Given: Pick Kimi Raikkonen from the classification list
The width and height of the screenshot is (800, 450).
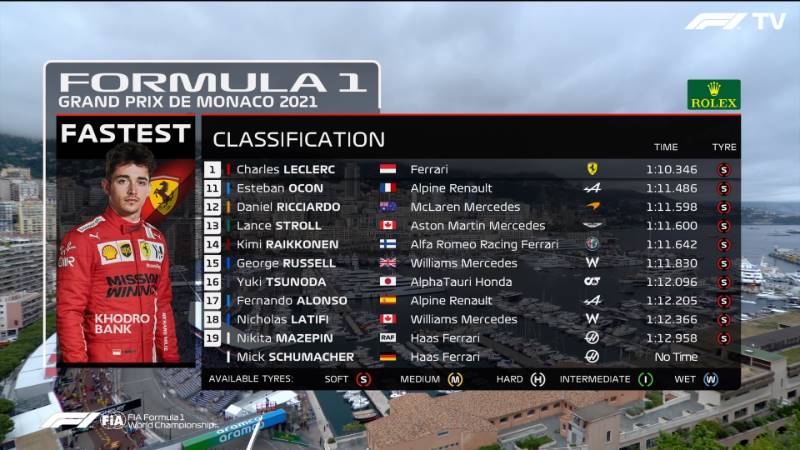Looking at the screenshot, I should click(470, 244).
